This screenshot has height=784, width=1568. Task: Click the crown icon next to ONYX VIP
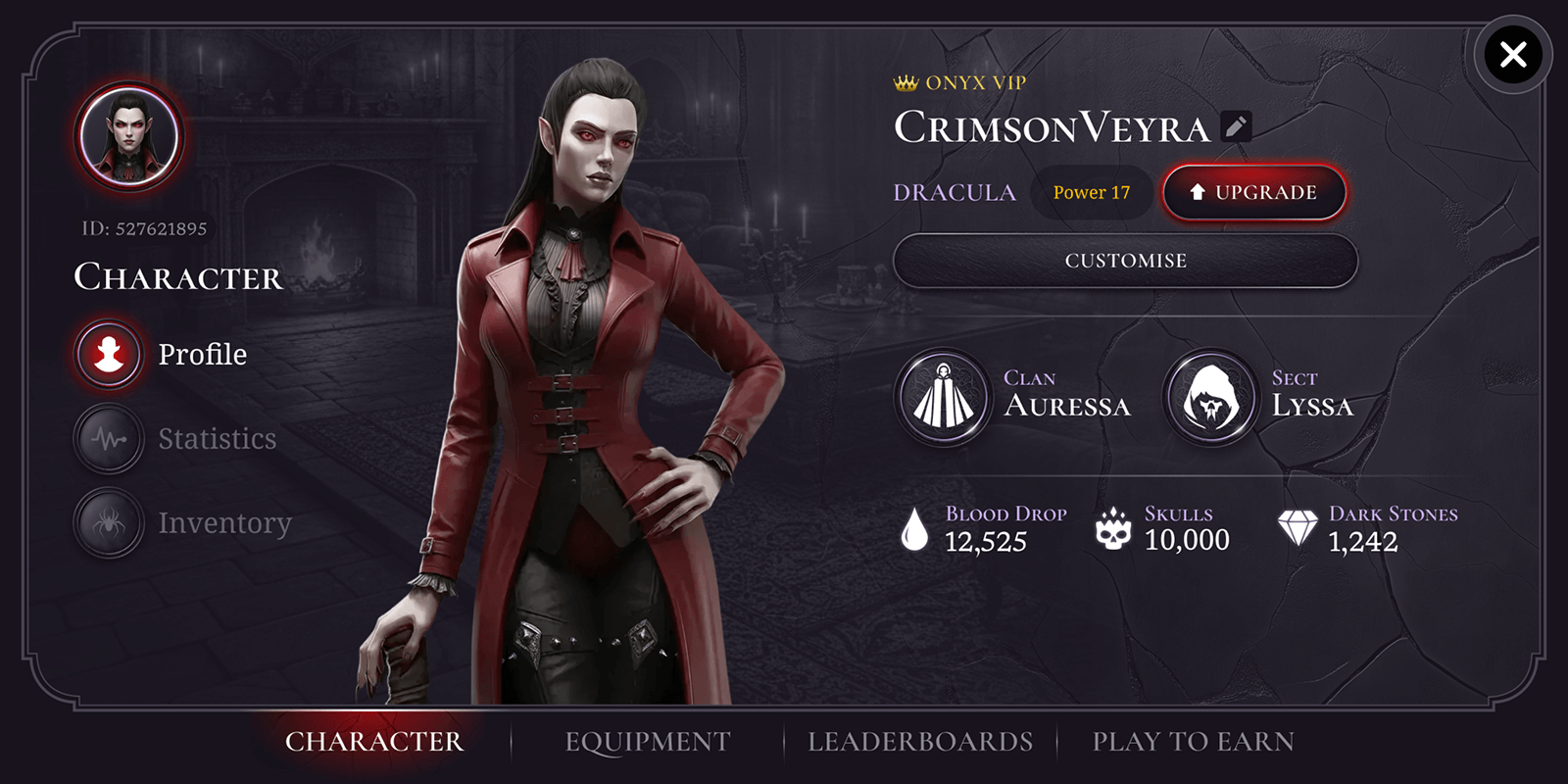[x=904, y=82]
